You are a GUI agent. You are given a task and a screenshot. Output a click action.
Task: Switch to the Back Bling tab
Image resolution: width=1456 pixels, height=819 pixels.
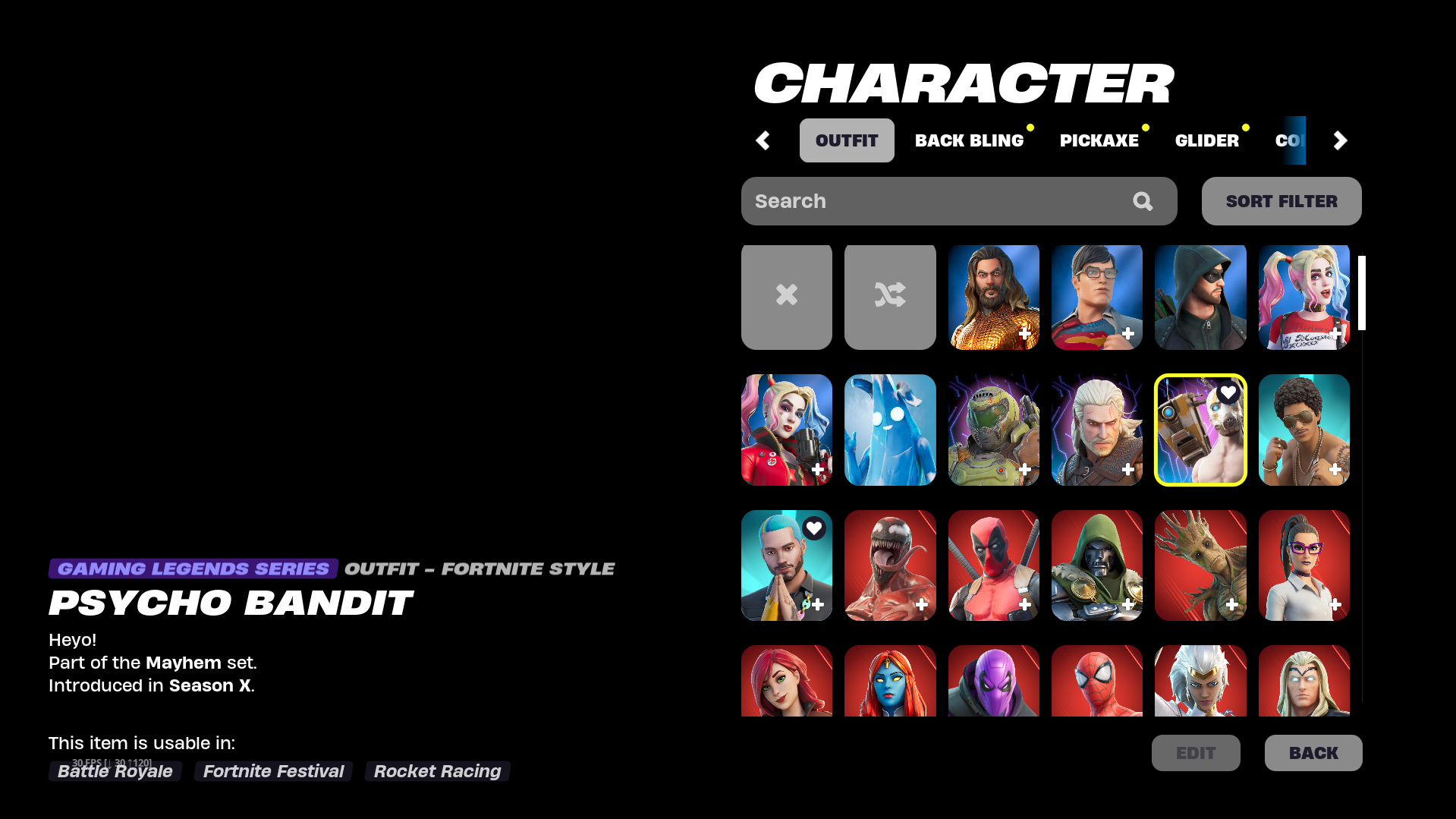[970, 140]
